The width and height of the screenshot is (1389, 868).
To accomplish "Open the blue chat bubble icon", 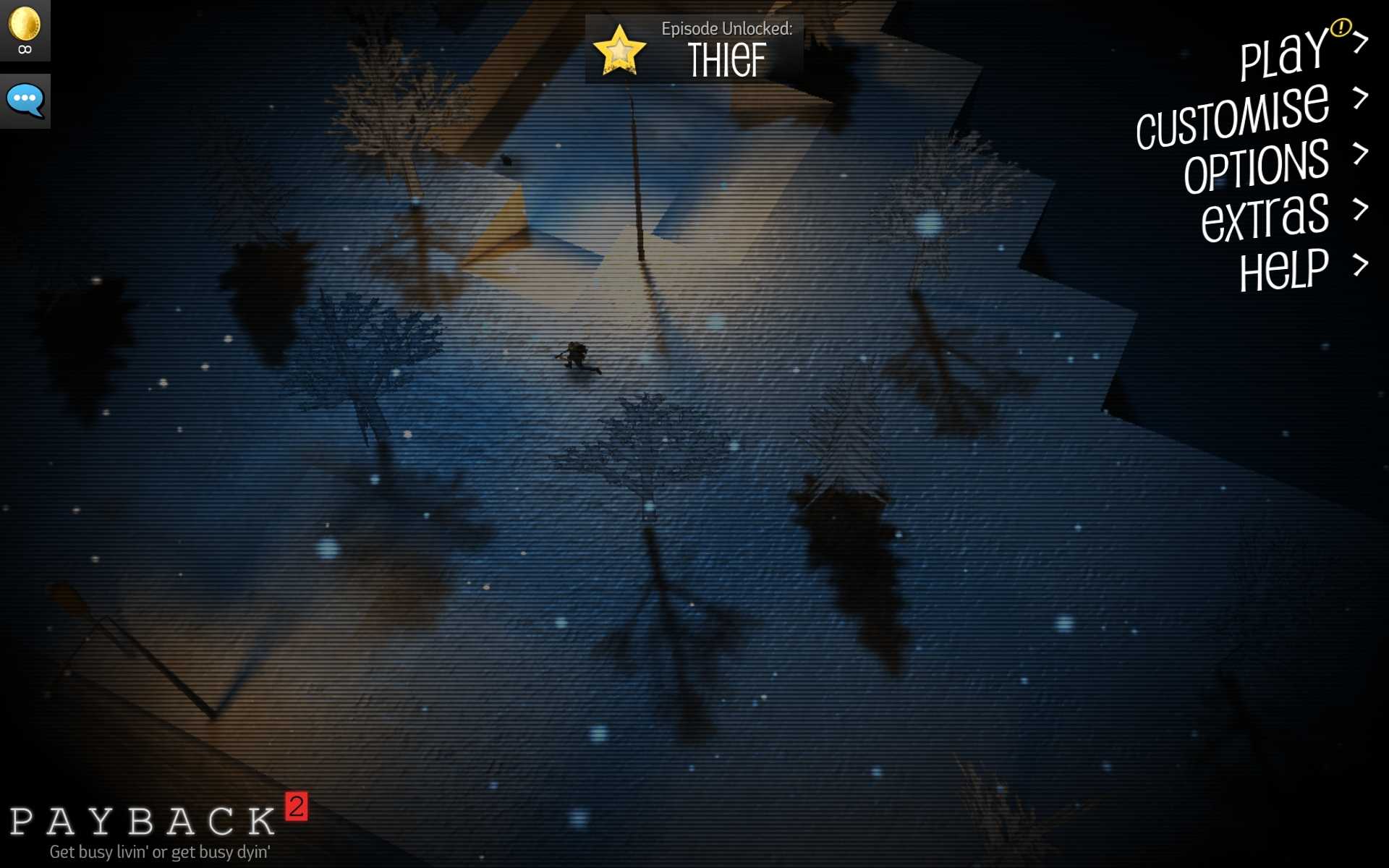I will 25,101.
